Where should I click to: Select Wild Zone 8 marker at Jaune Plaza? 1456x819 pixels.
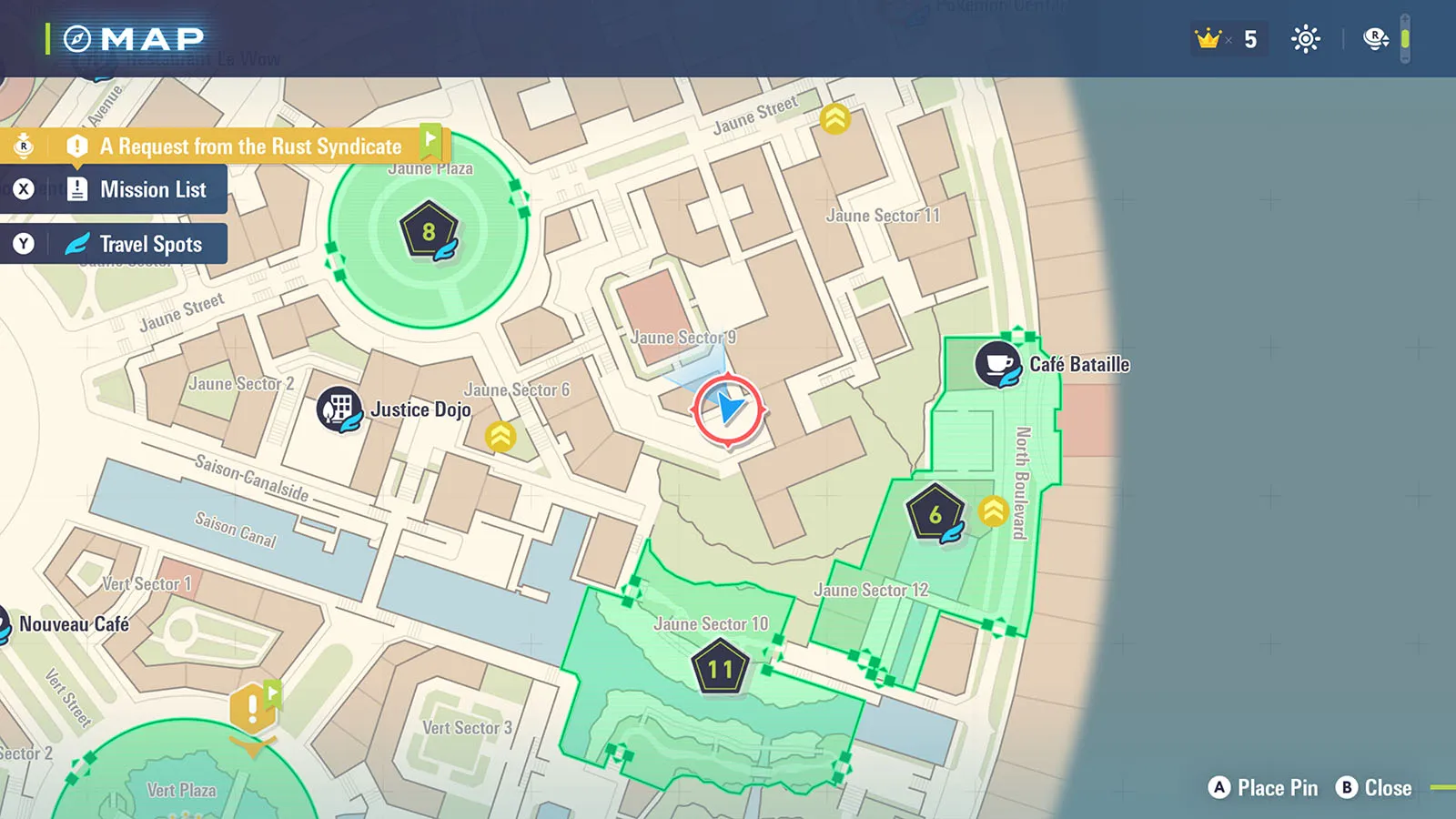[429, 233]
